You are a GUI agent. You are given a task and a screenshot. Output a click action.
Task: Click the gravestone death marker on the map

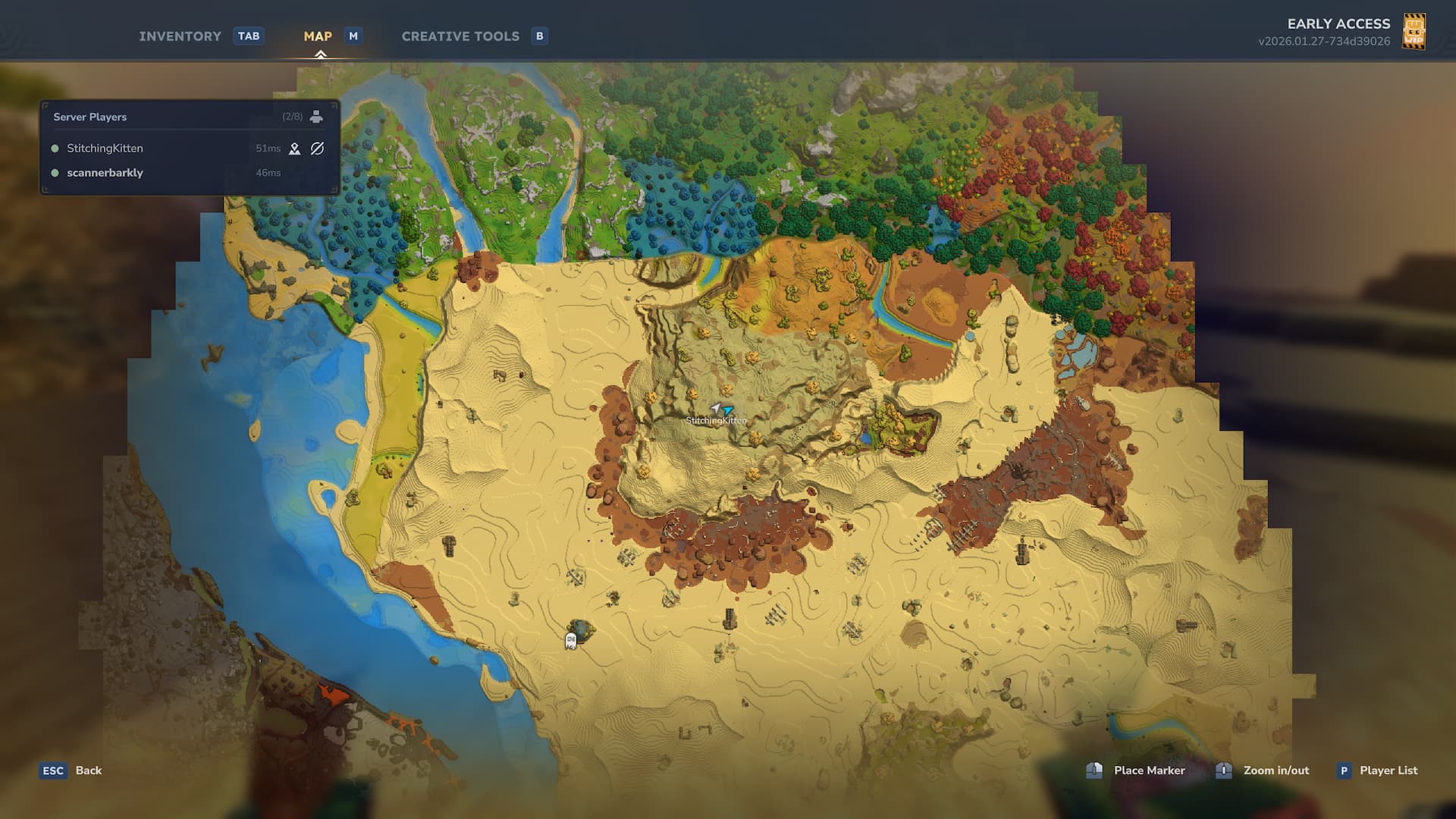point(571,641)
